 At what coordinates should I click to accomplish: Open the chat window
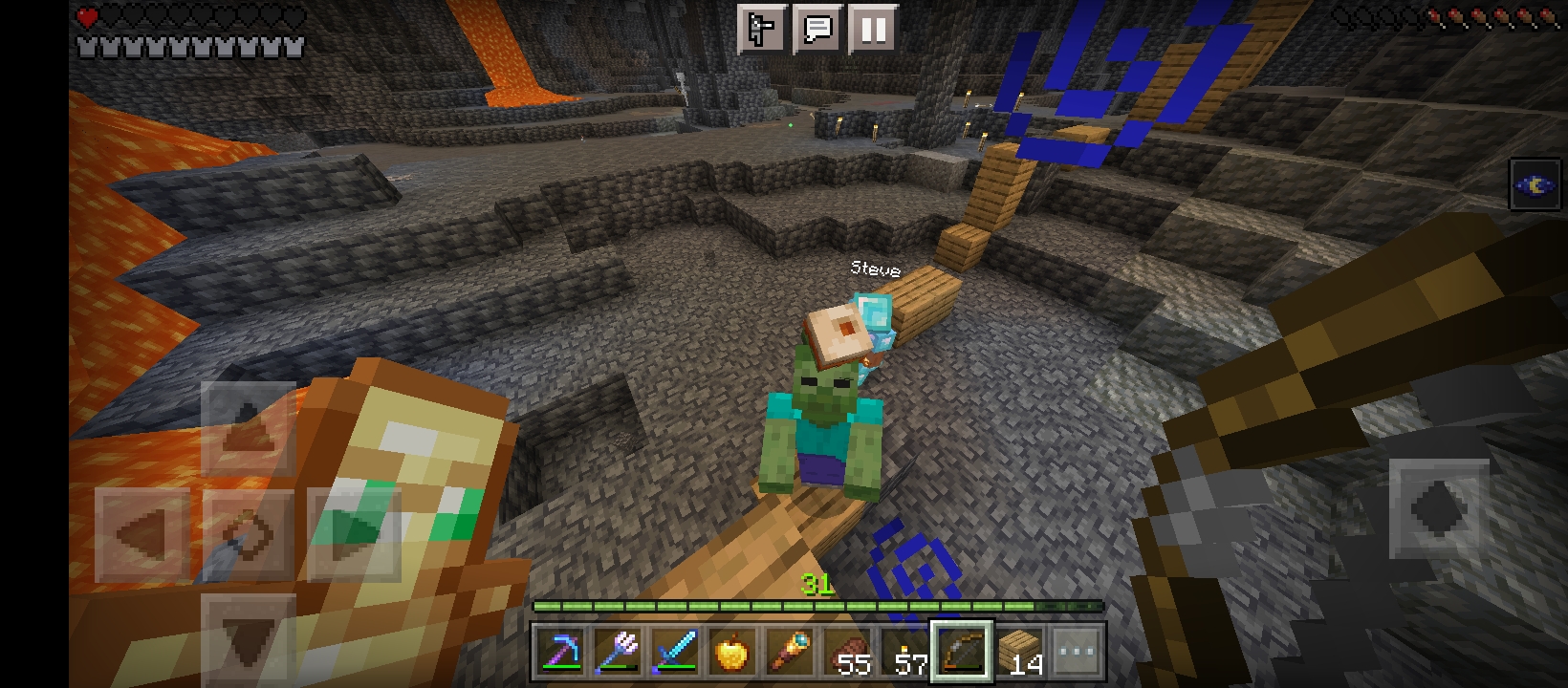click(817, 29)
